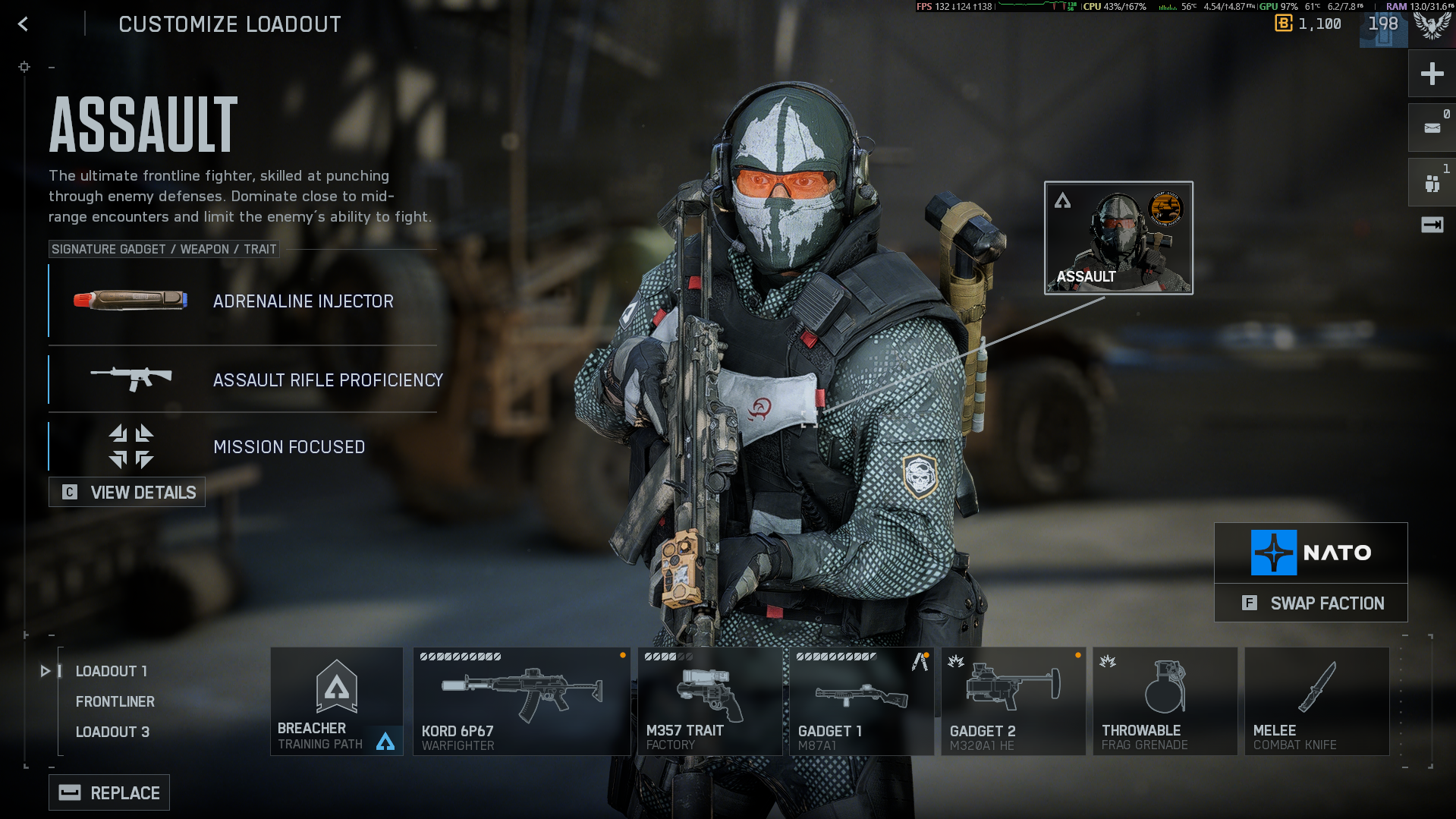1456x819 pixels.
Task: Open Gadget 1 M87A1 slot
Action: click(861, 701)
